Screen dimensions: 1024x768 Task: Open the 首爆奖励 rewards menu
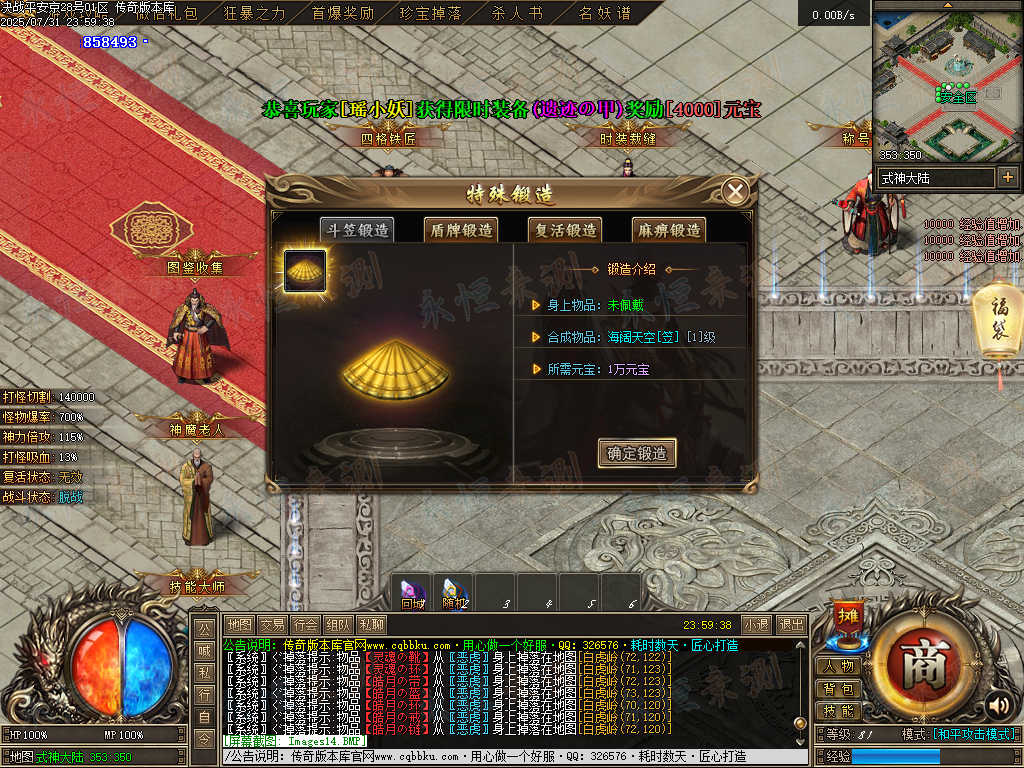click(x=343, y=14)
